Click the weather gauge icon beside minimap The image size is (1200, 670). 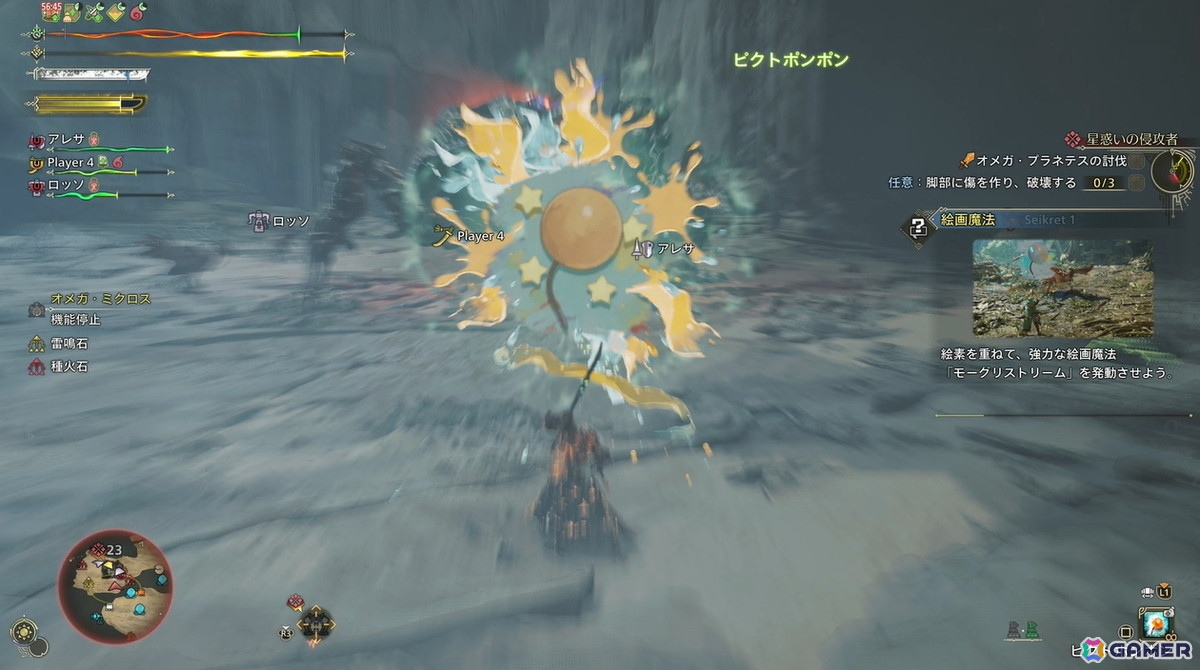(x=24, y=631)
